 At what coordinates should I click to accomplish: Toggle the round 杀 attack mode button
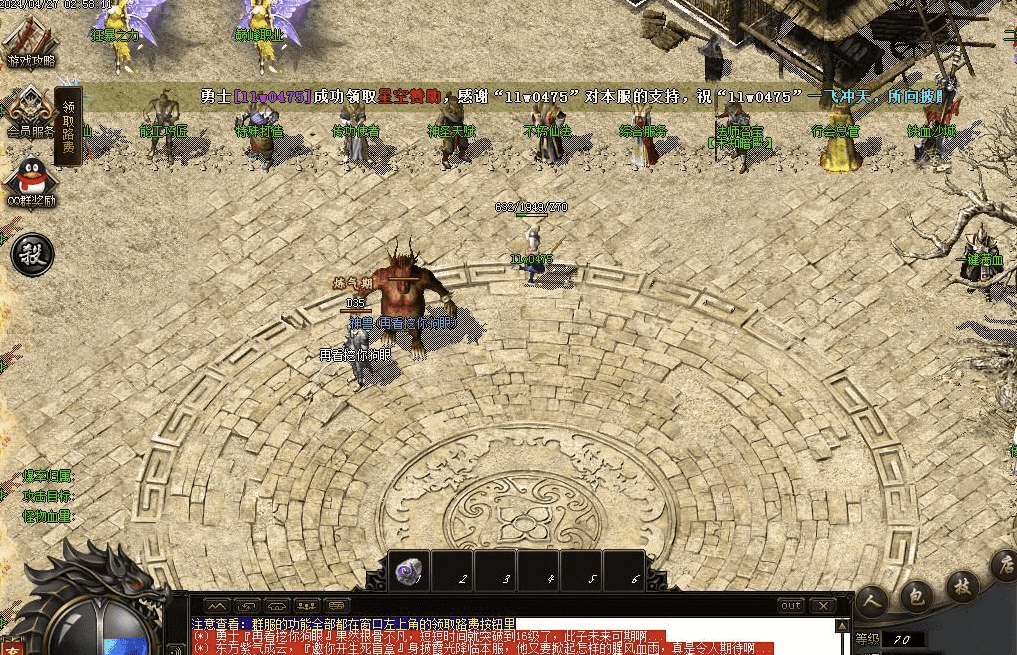pos(31,254)
